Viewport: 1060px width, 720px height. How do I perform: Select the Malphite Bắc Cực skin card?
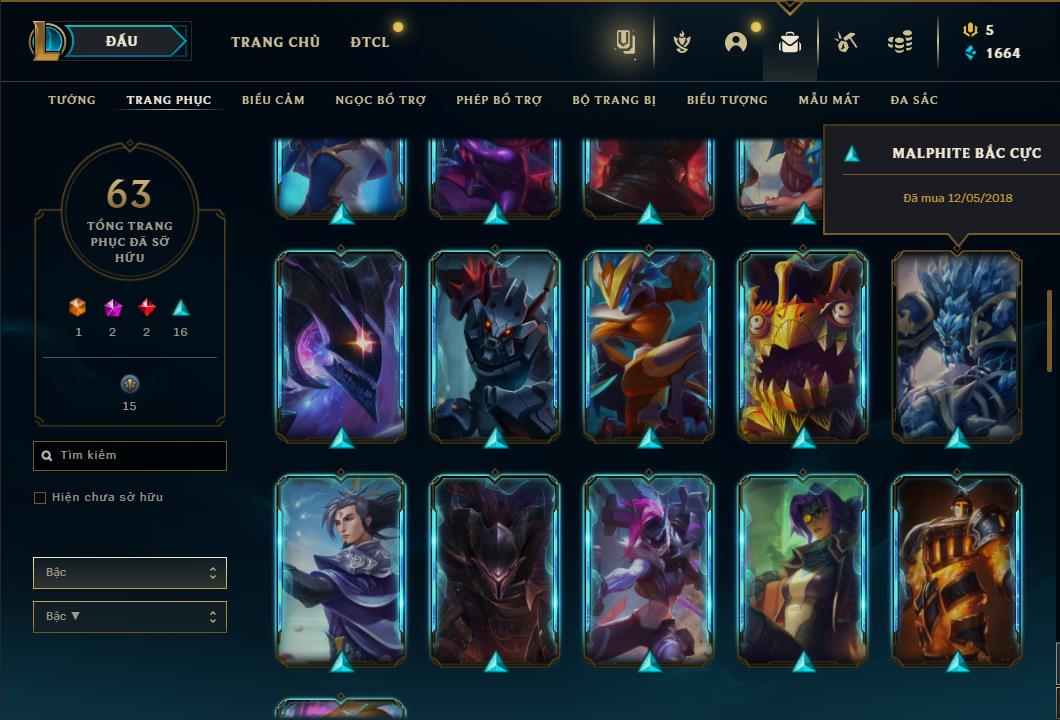(x=957, y=345)
